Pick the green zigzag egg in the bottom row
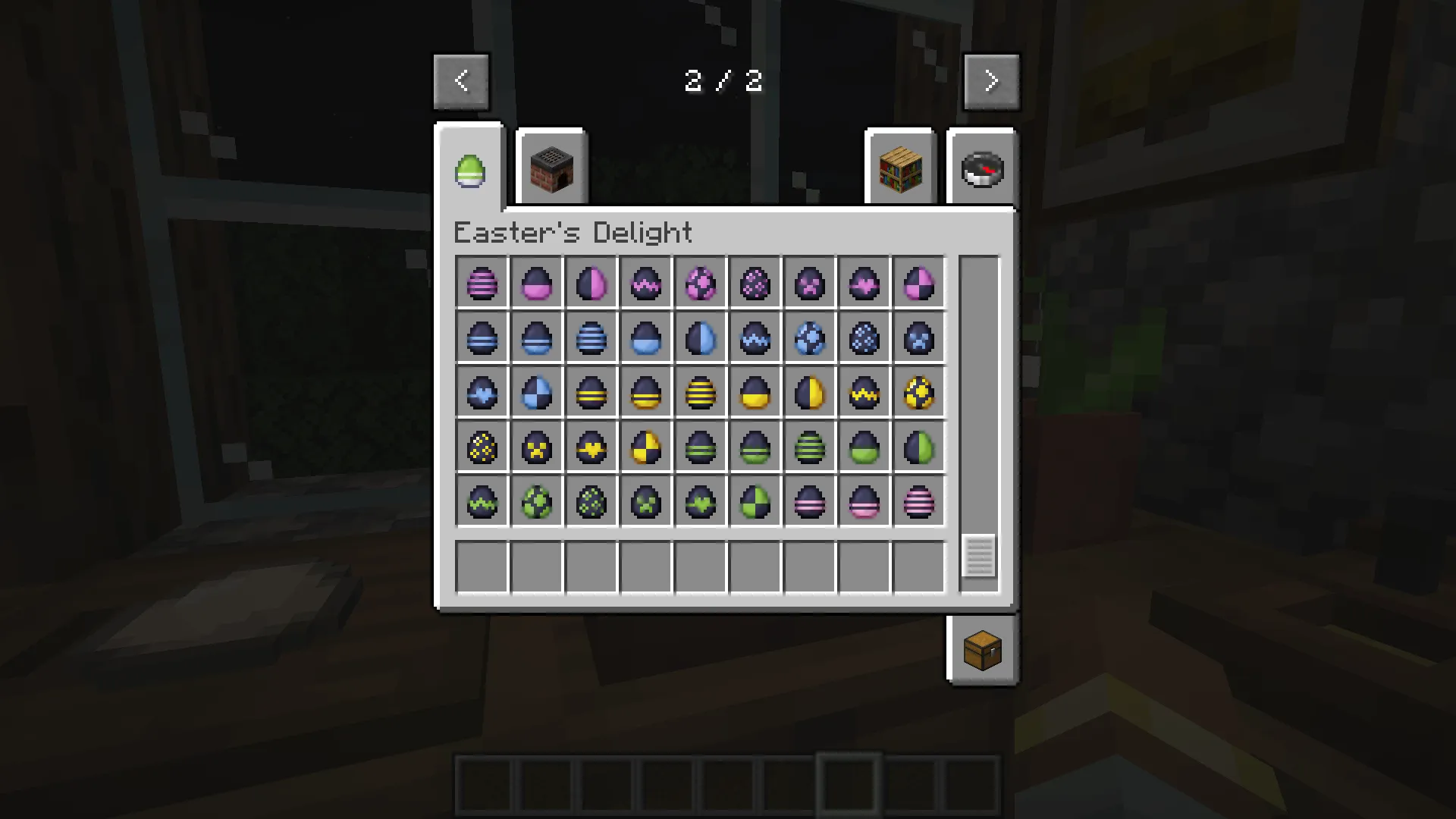 click(x=482, y=501)
